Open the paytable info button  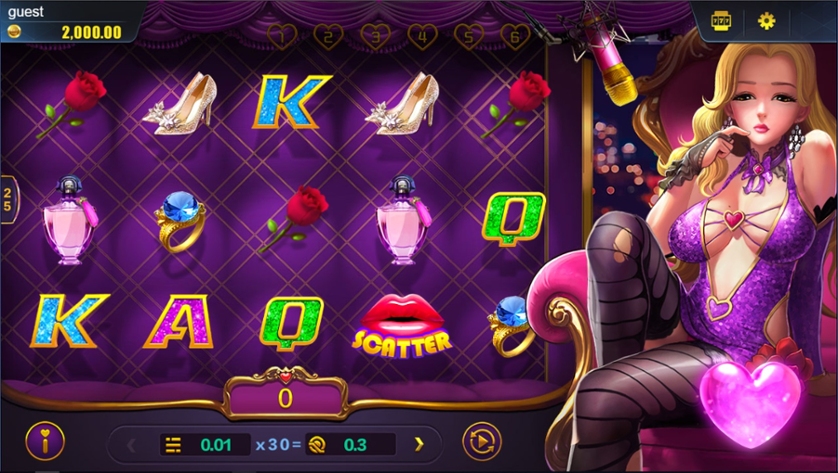click(44, 440)
